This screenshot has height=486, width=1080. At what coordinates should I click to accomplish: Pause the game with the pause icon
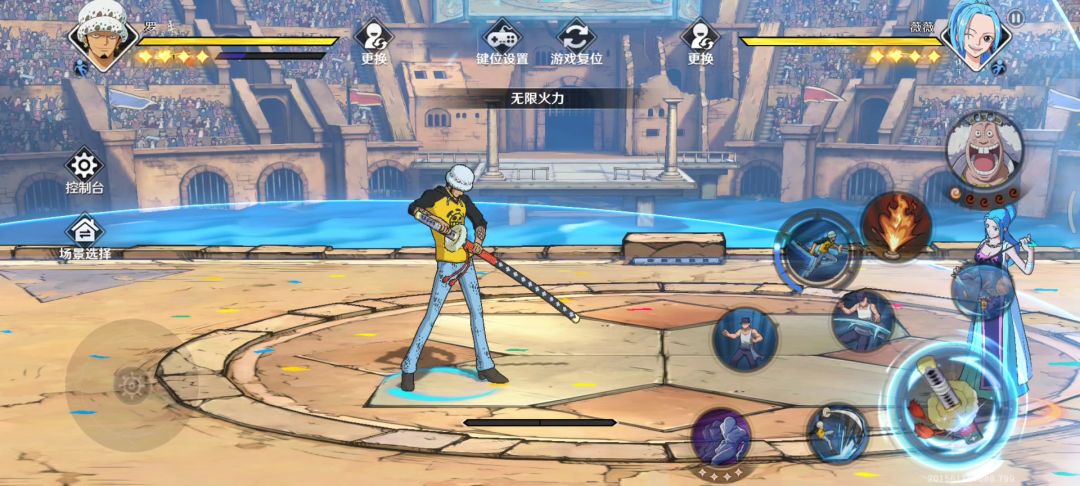1016,17
